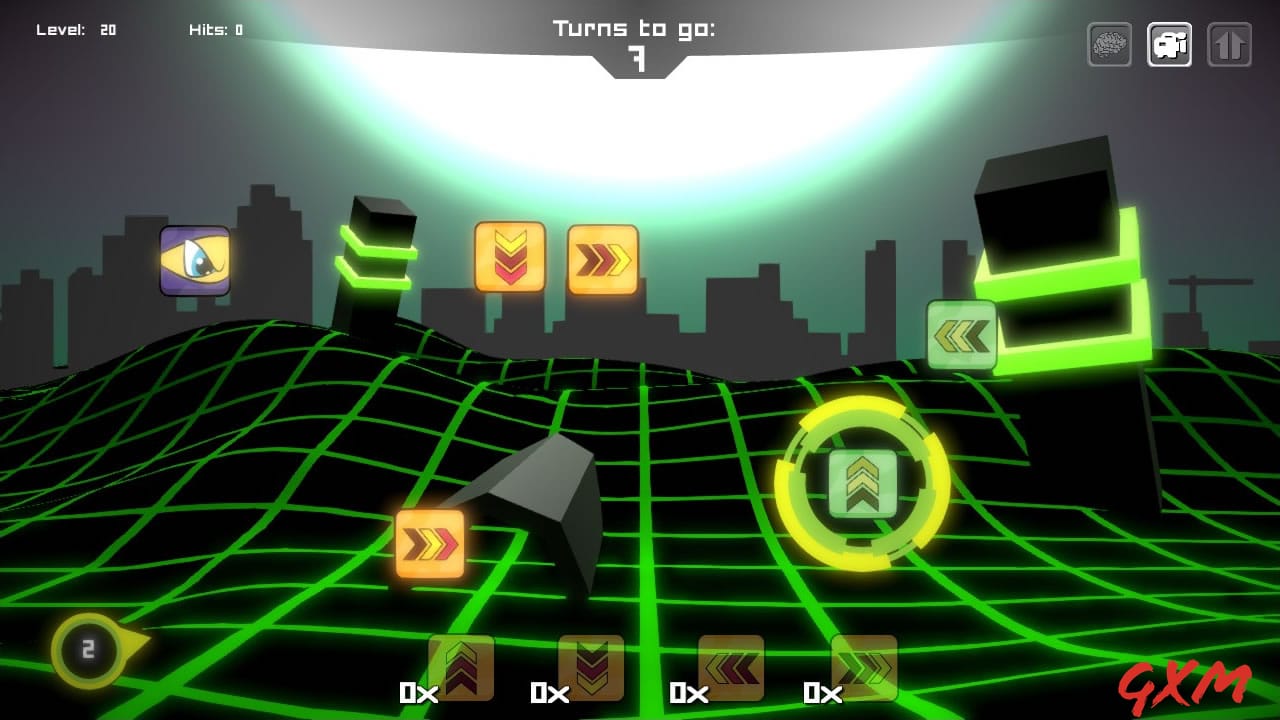Click the round token showing number 2
This screenshot has width=1280, height=720.
(87, 651)
